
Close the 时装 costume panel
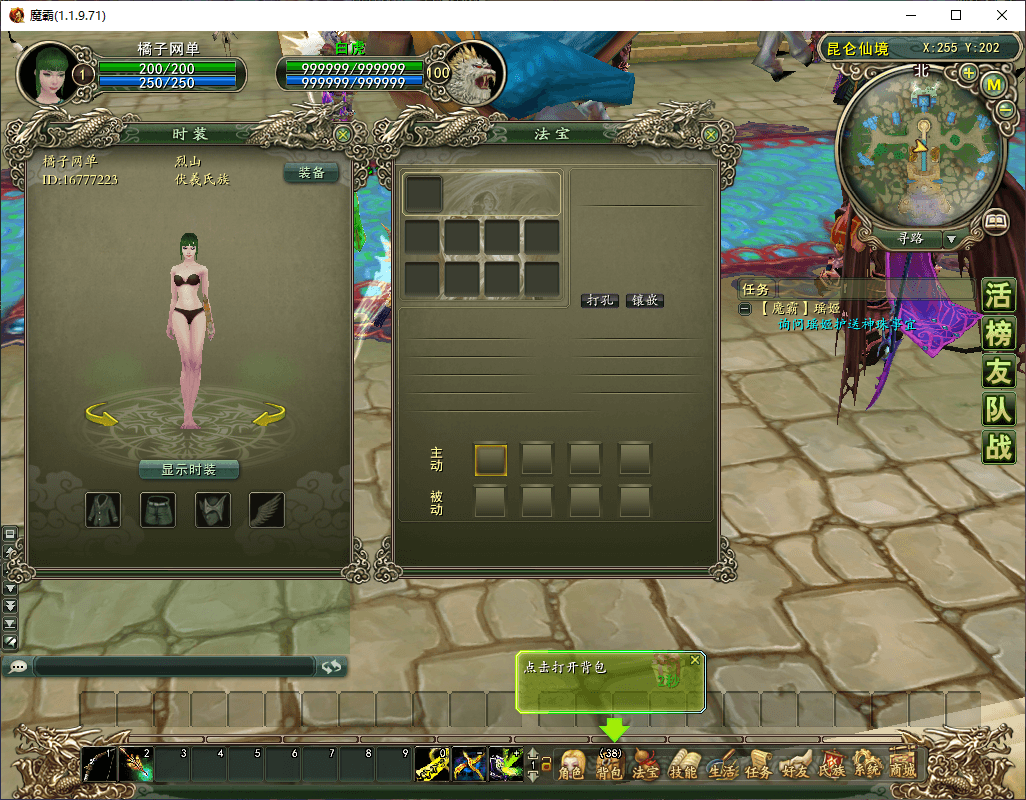coord(343,133)
